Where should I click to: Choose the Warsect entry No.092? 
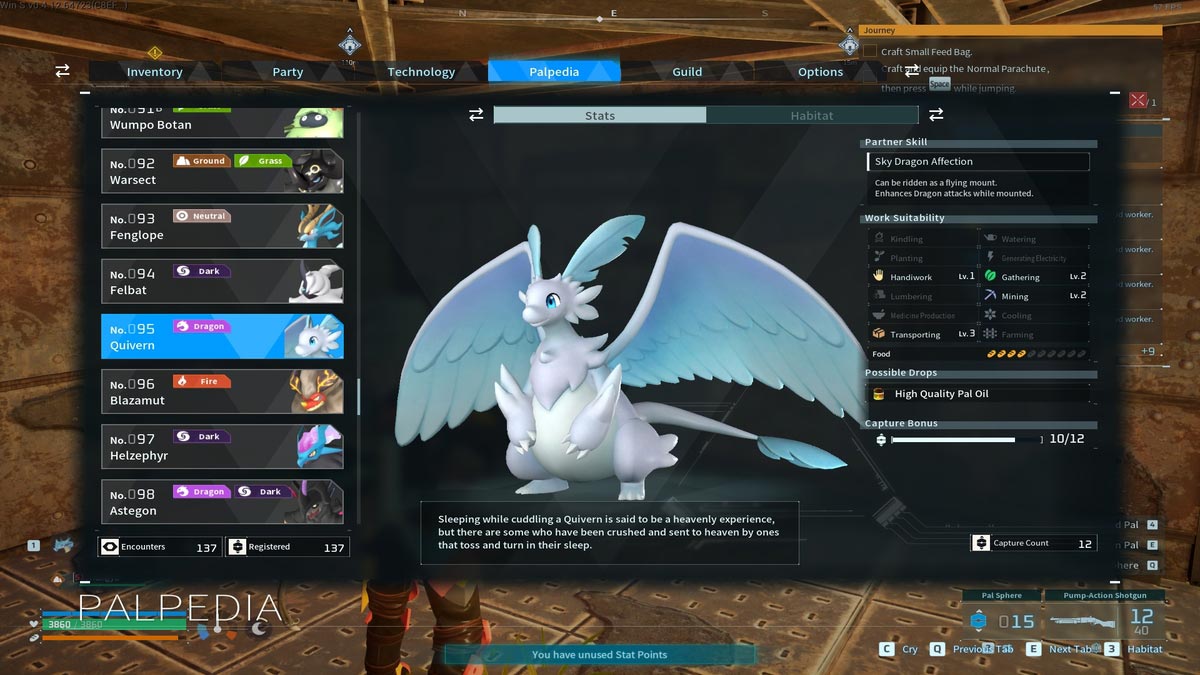coord(222,171)
